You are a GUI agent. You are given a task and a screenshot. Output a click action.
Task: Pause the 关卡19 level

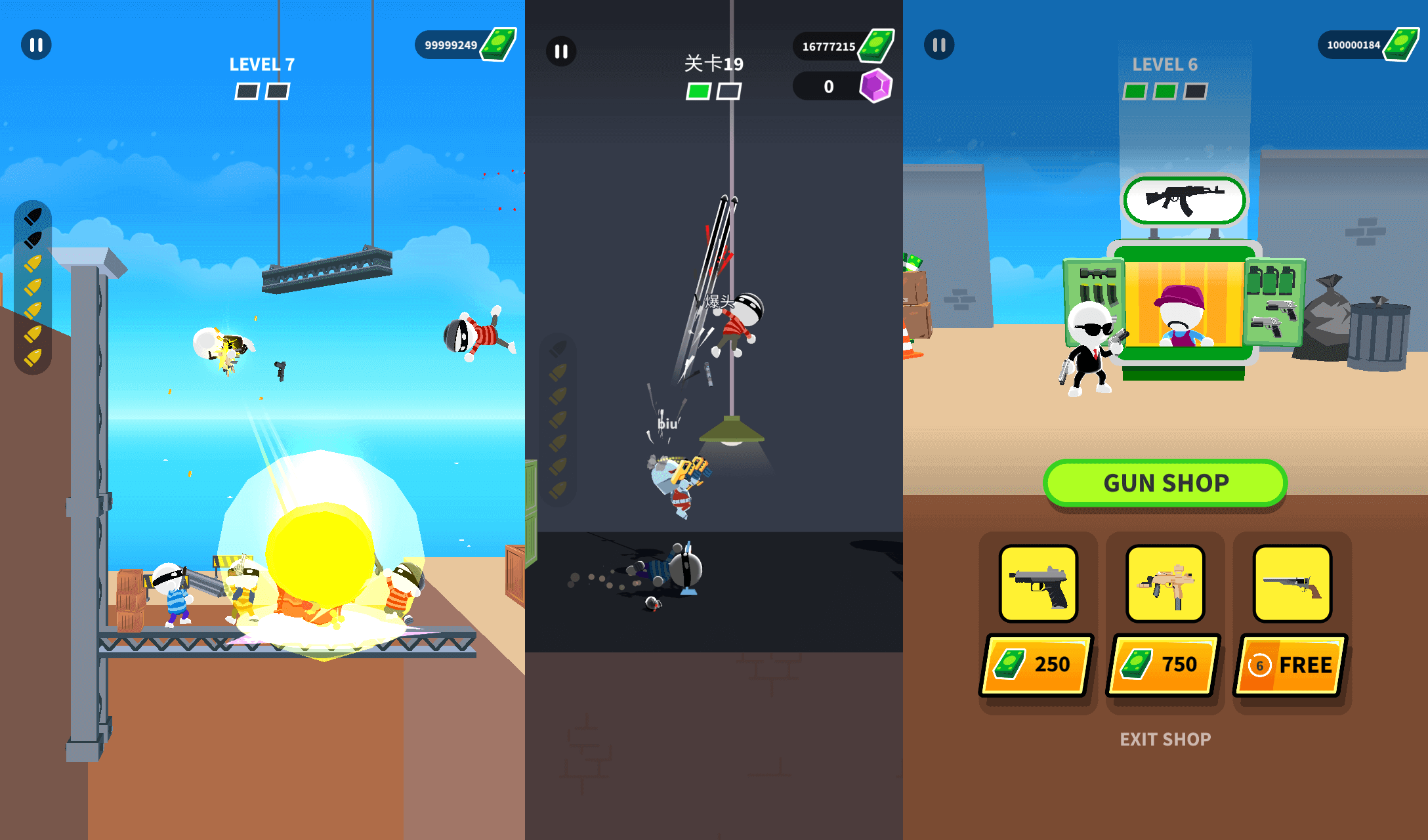click(x=560, y=51)
